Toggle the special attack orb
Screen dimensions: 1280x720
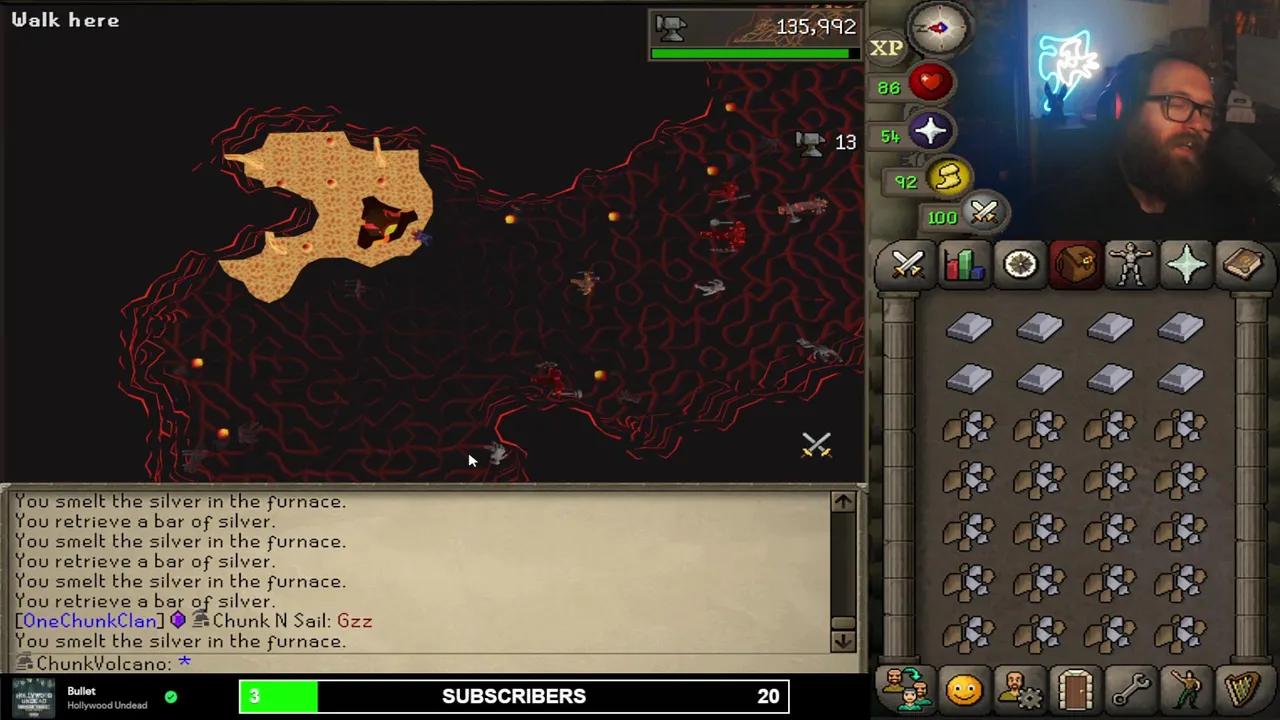[983, 214]
